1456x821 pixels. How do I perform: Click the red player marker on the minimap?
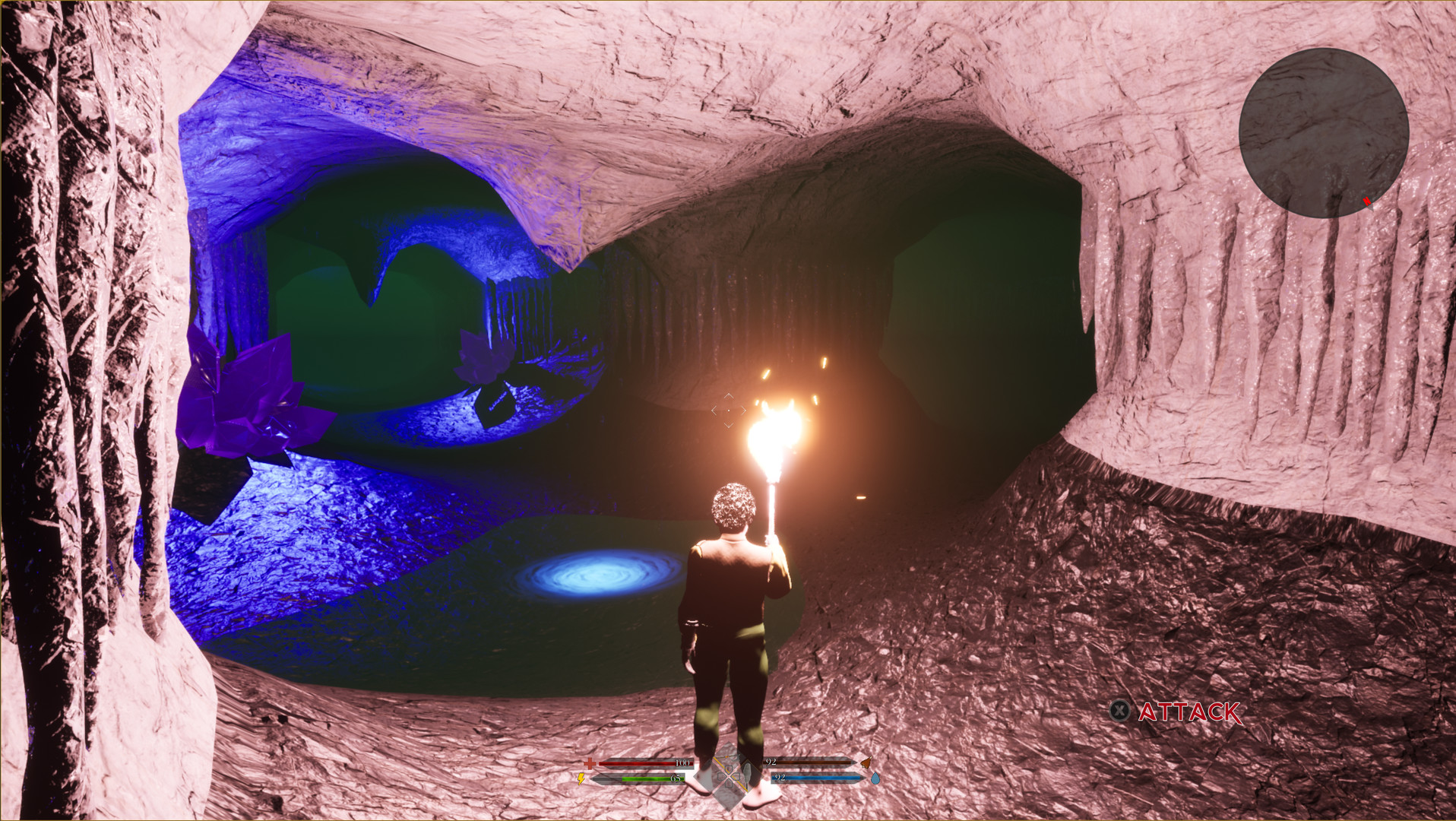pos(1366,200)
